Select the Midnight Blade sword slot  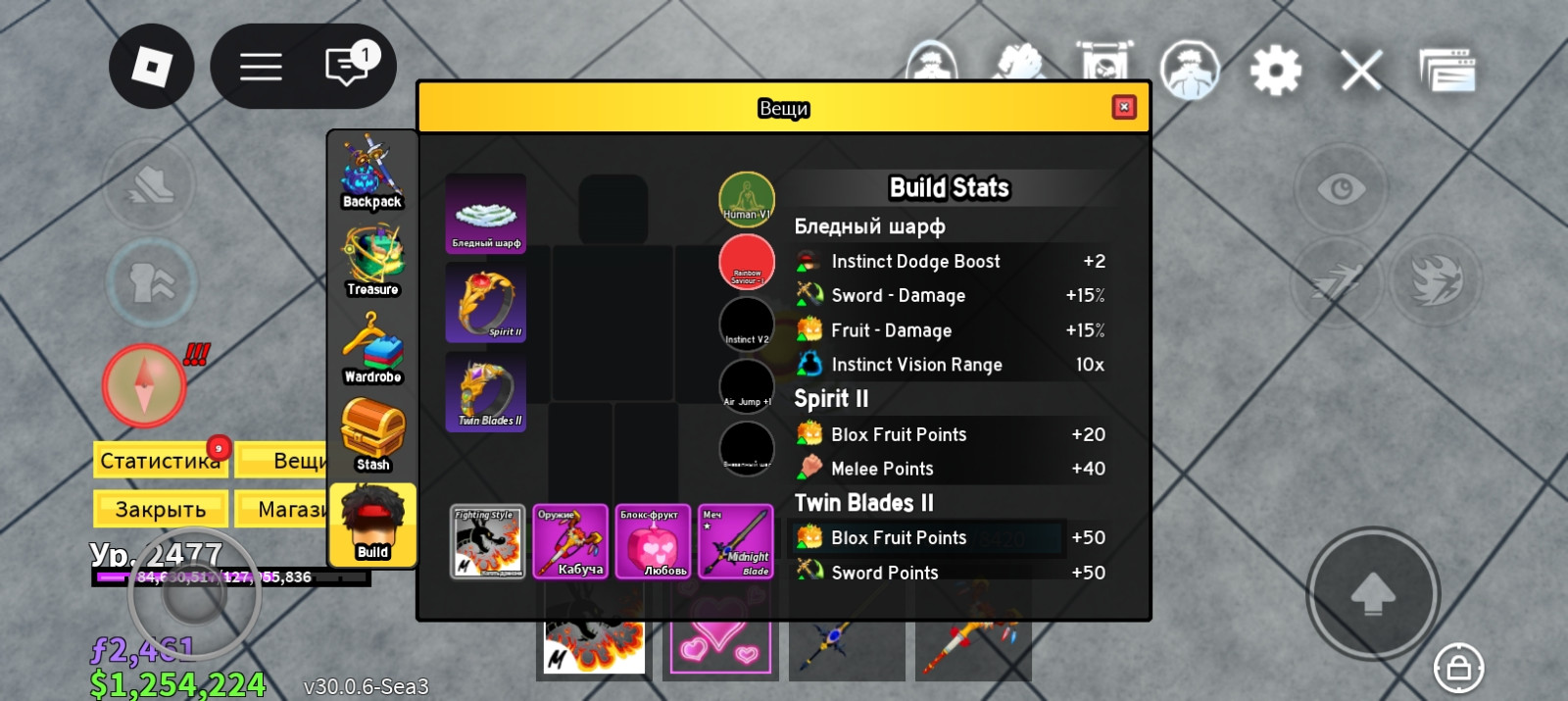pos(736,541)
